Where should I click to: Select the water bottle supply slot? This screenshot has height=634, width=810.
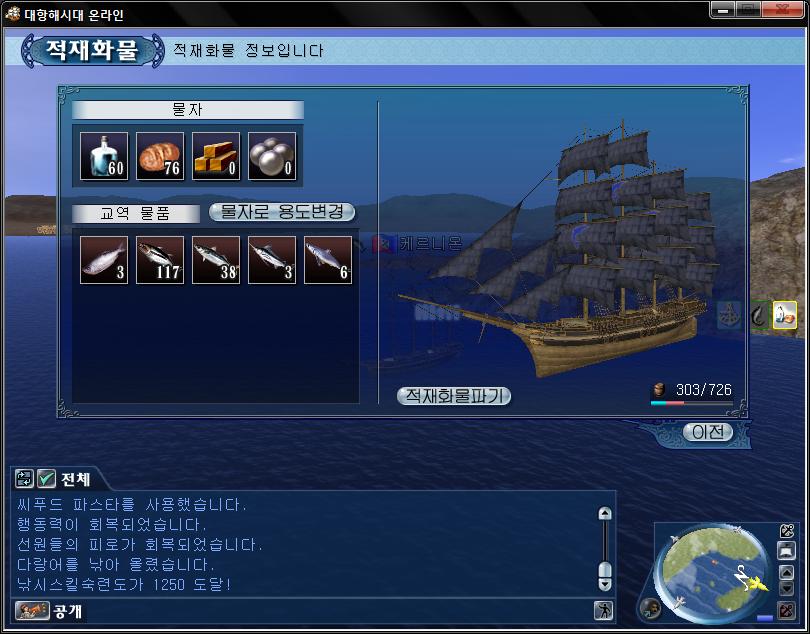[x=104, y=156]
